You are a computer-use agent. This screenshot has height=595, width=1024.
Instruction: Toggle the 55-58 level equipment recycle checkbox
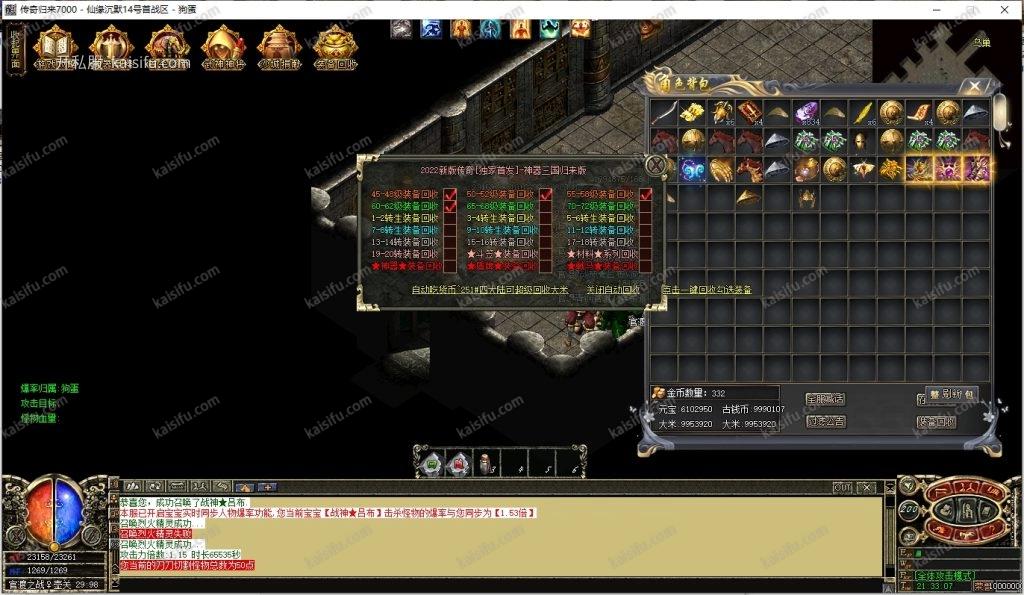point(645,194)
